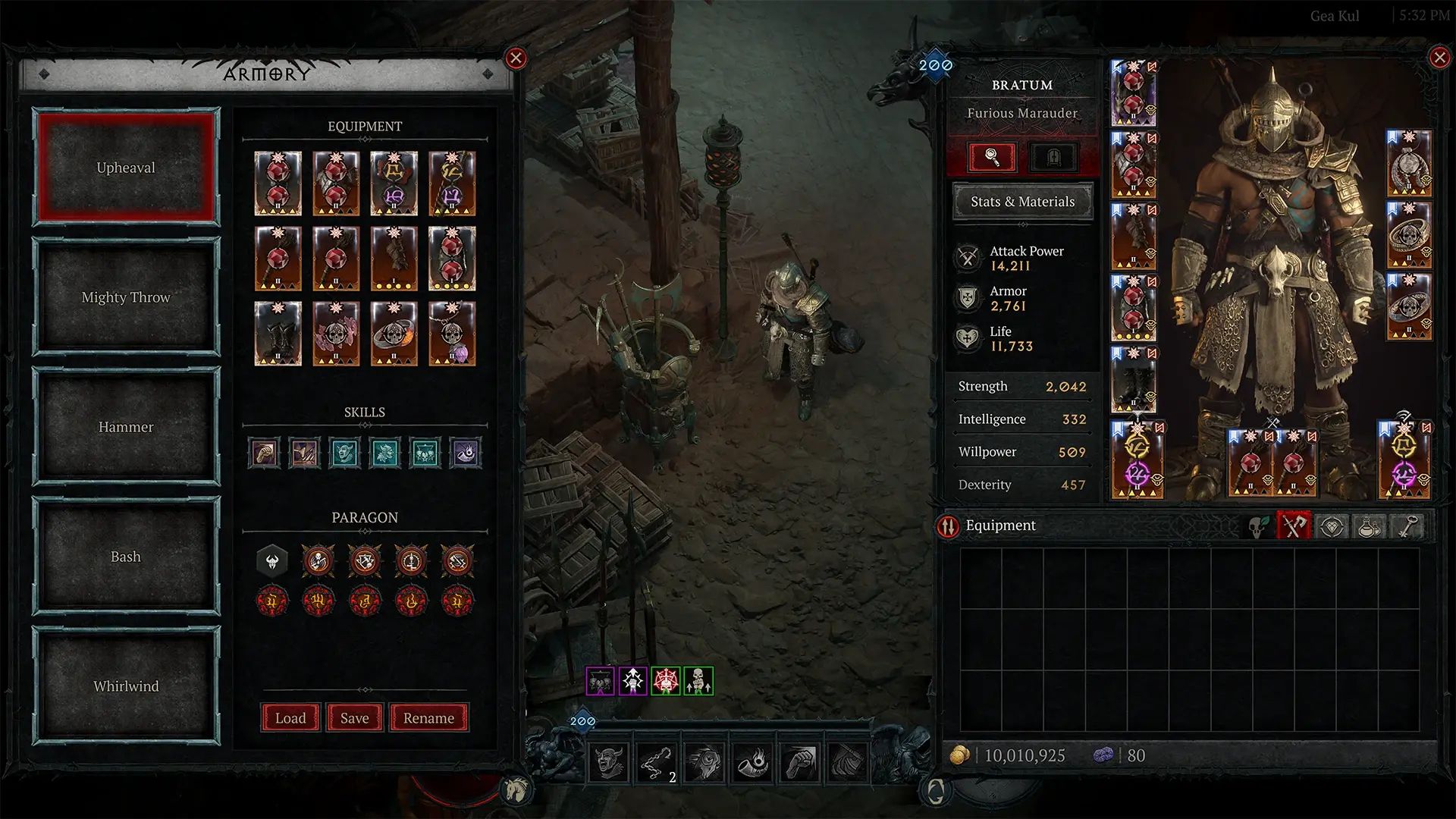Select the Mighty Throw loadout slot
The width and height of the screenshot is (1456, 819).
pos(124,297)
